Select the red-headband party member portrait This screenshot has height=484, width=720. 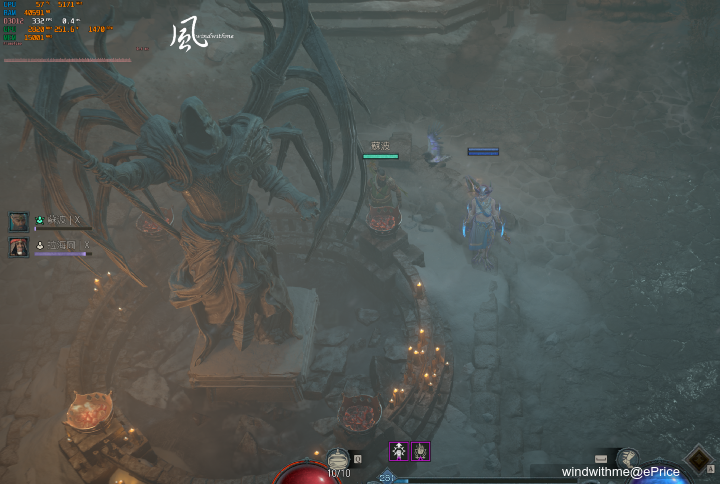(x=19, y=247)
